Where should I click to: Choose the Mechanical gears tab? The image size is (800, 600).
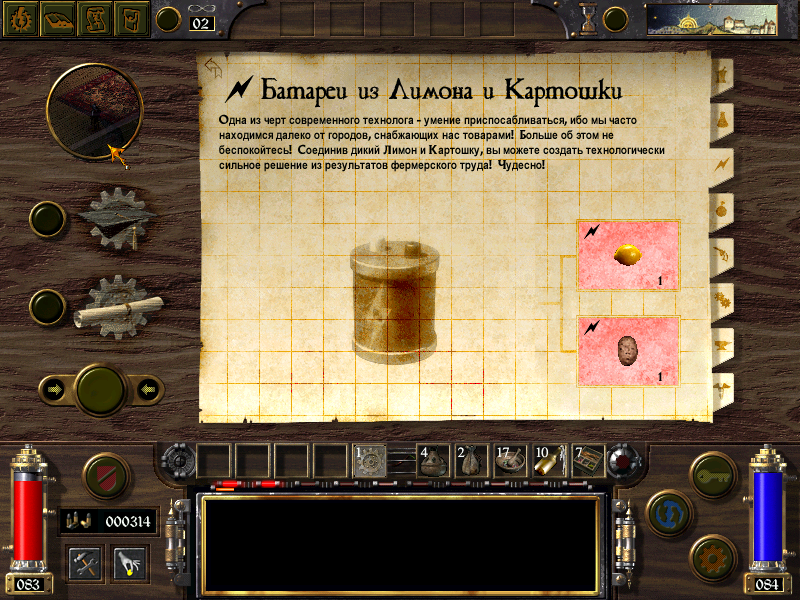pyautogui.click(x=721, y=298)
